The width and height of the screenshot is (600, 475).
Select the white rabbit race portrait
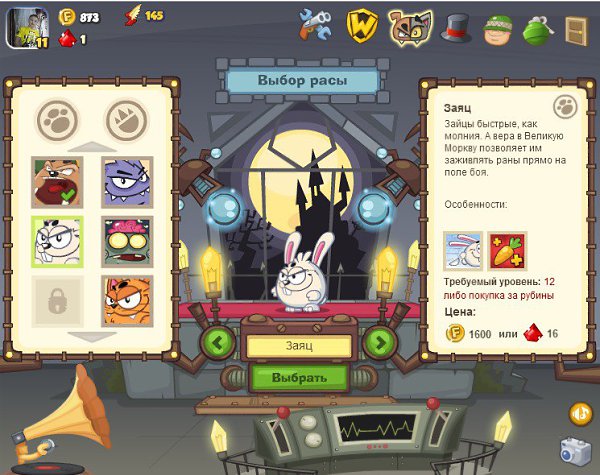[x=57, y=241]
